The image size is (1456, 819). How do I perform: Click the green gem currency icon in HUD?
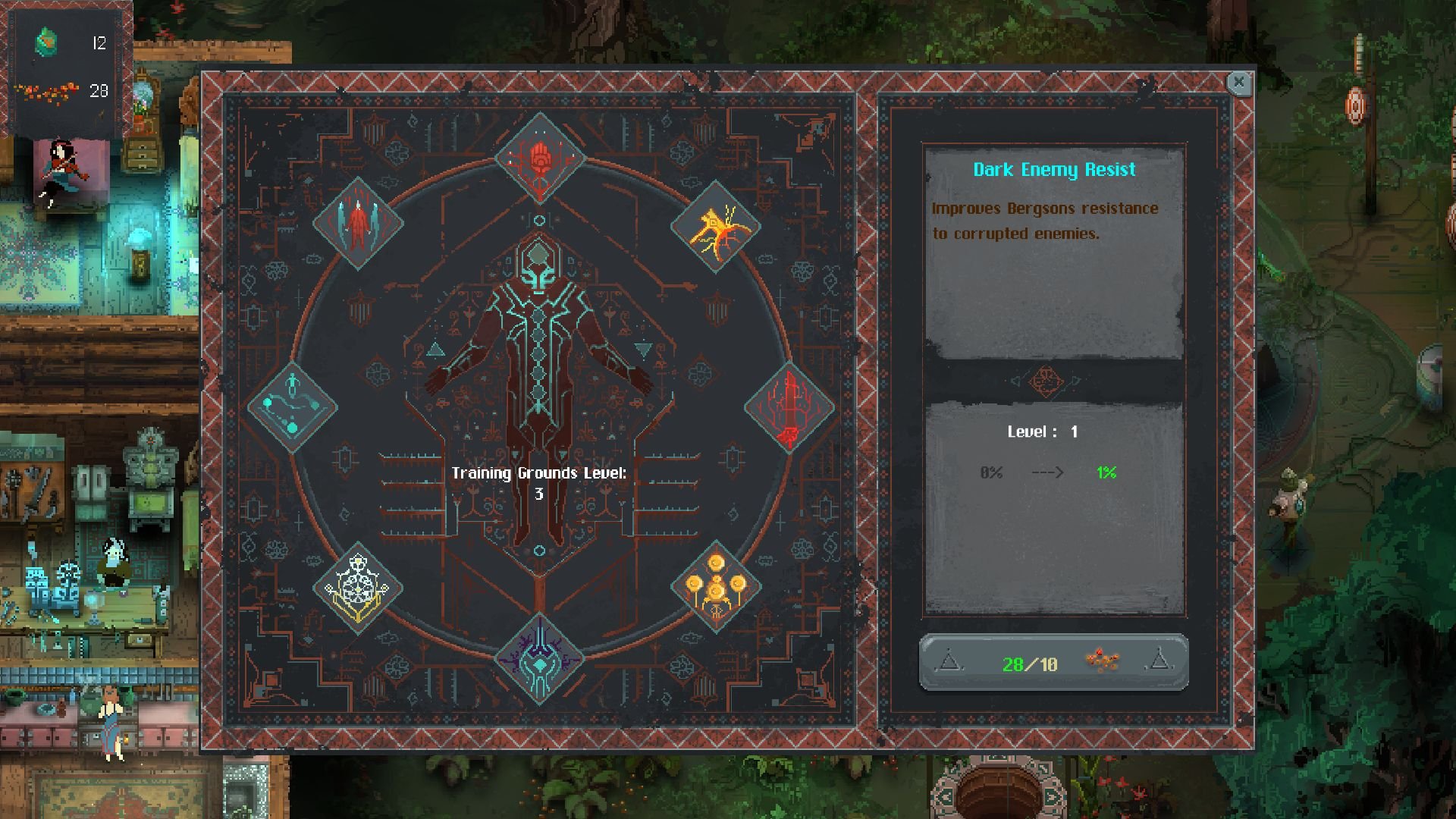click(x=45, y=39)
